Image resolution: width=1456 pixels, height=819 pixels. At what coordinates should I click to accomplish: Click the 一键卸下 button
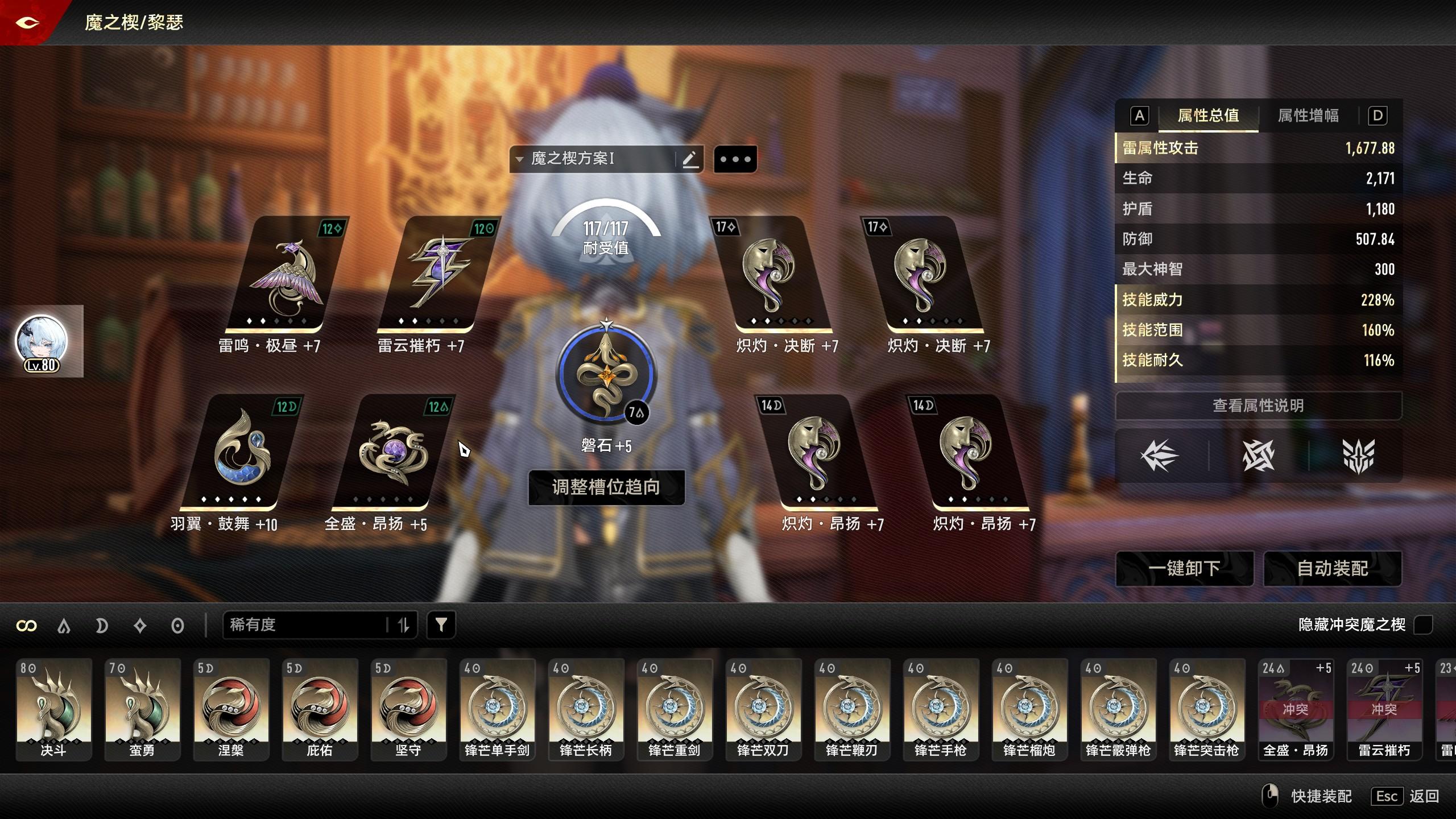click(x=1184, y=568)
